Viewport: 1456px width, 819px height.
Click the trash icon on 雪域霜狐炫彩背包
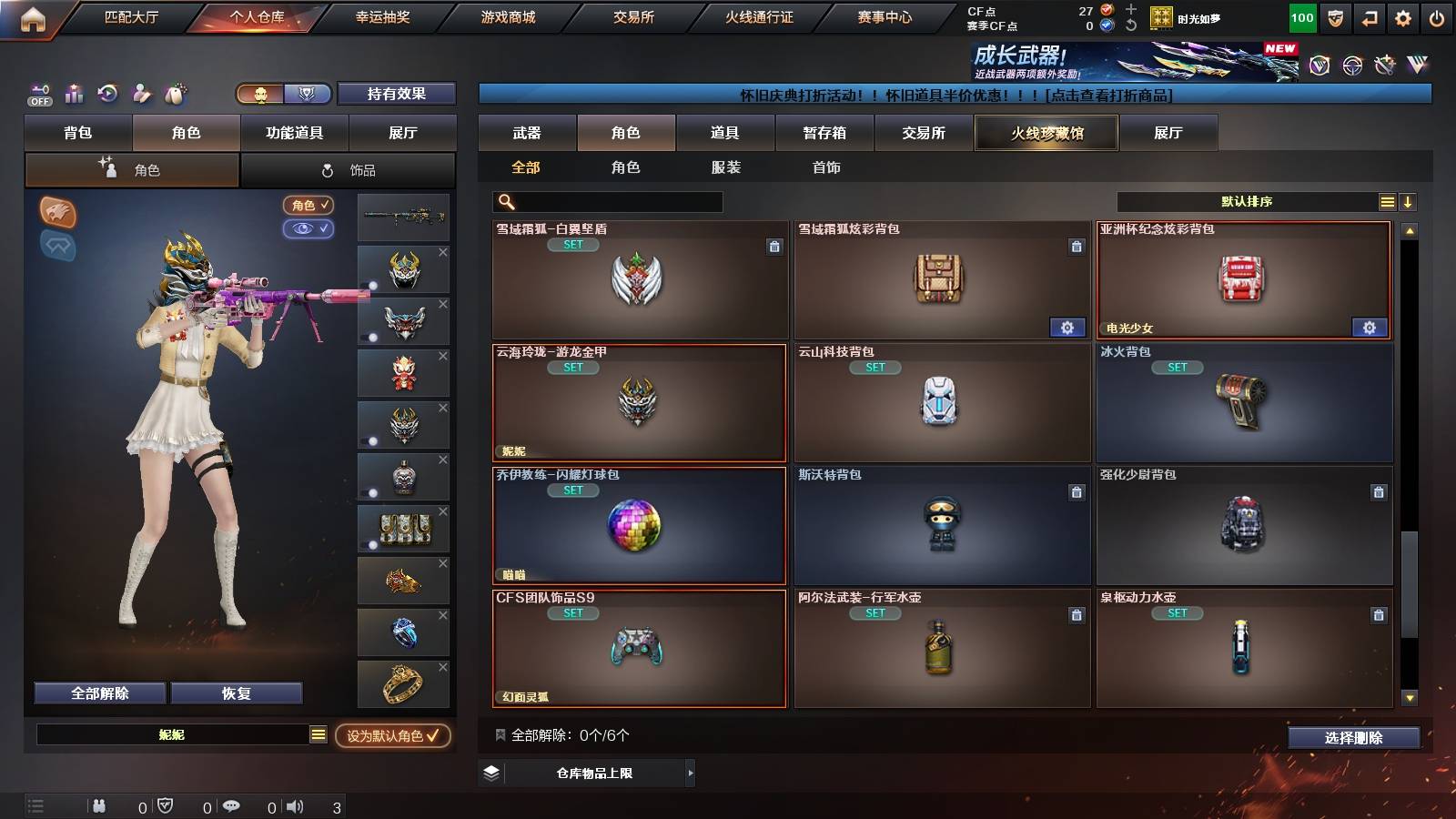[x=1077, y=246]
